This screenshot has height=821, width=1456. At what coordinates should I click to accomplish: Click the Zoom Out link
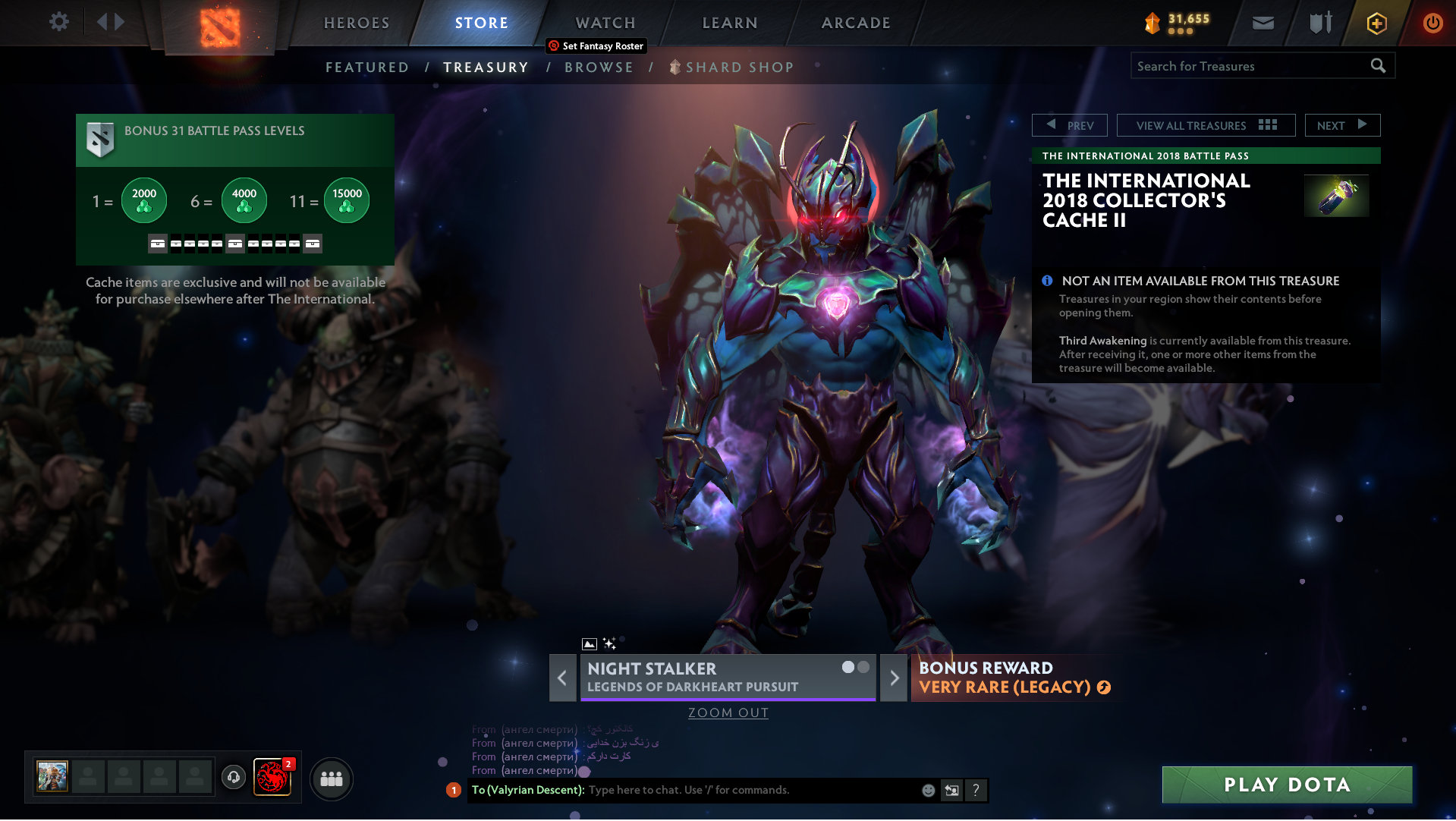728,713
